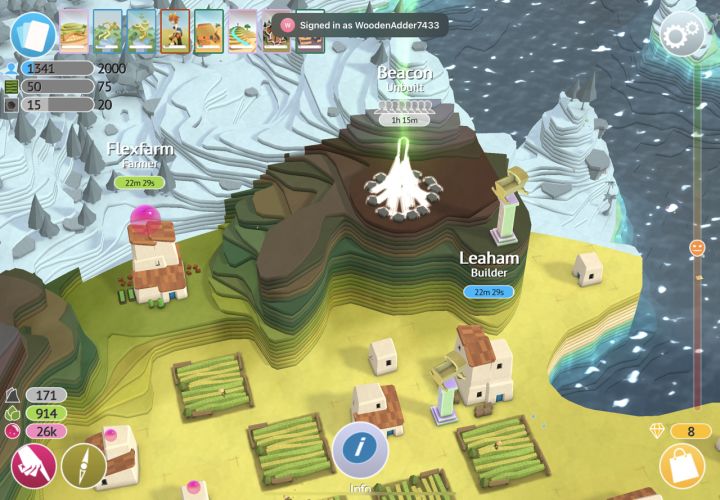The height and width of the screenshot is (500, 720).
Task: Click the compass navigation button
Action: (x=83, y=467)
